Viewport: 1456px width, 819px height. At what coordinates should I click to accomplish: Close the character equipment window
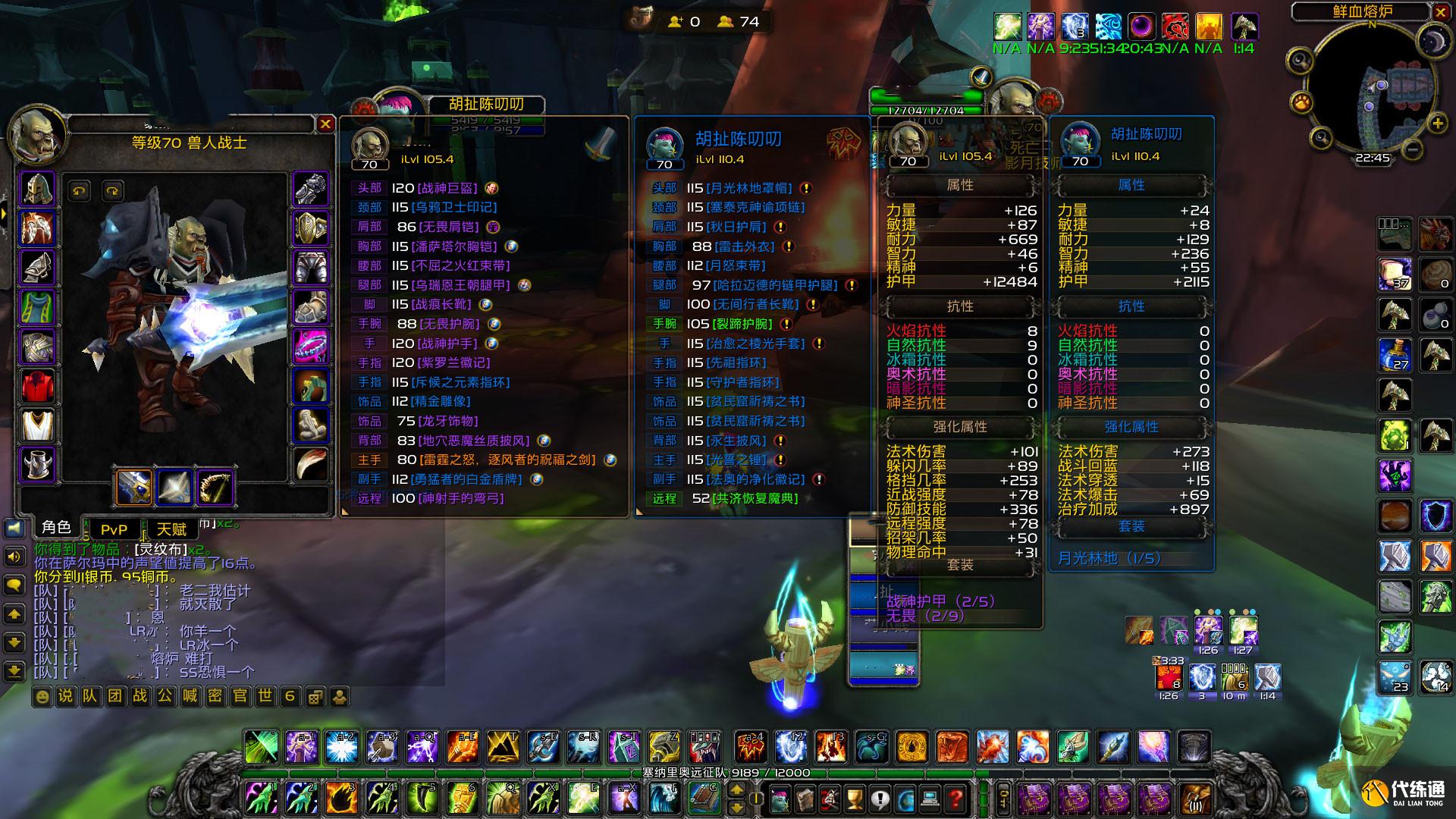(325, 124)
